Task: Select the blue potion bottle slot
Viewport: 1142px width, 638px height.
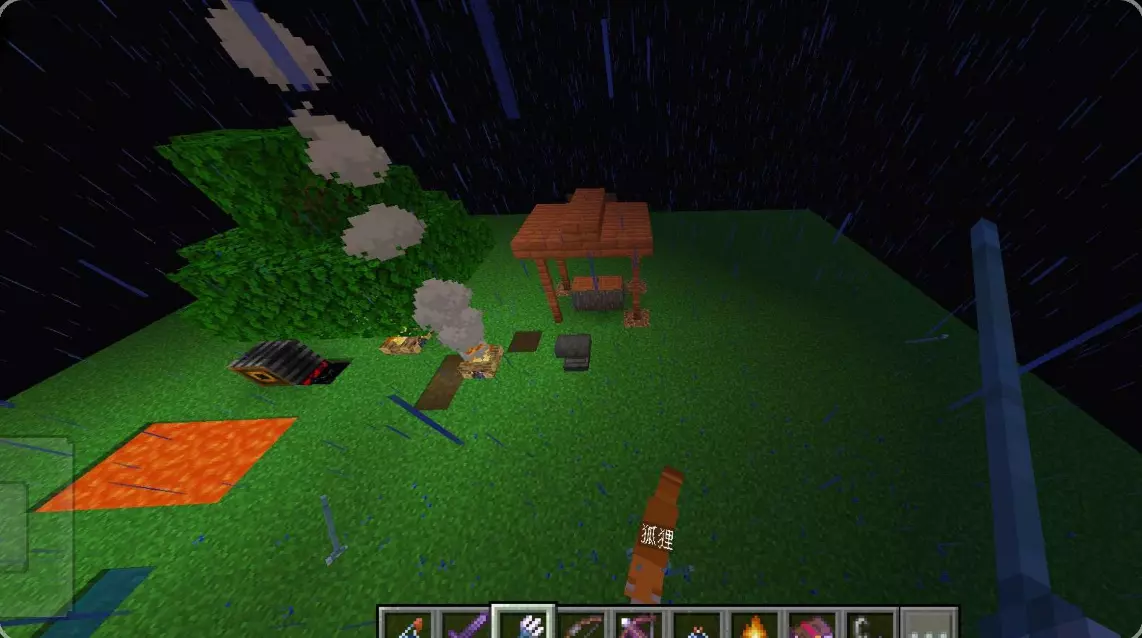Action: (x=696, y=626)
